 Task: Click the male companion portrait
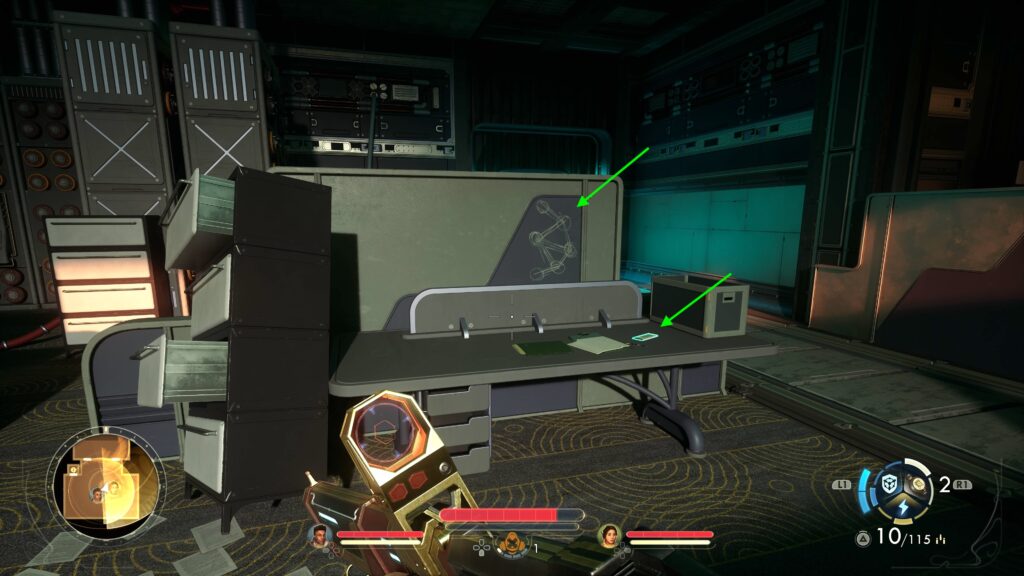pos(321,536)
